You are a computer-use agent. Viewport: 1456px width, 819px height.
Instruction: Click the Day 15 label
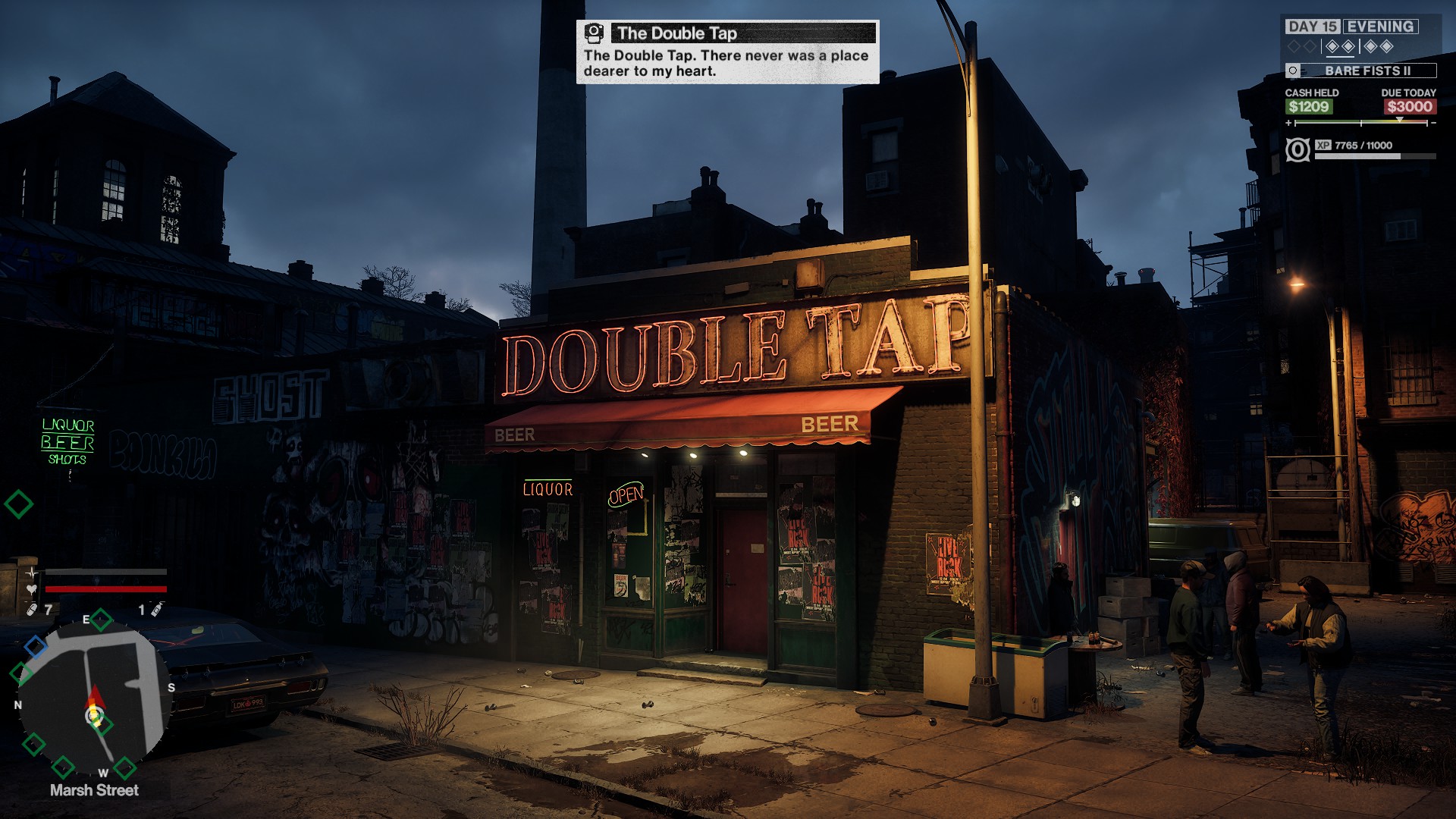tap(1312, 27)
